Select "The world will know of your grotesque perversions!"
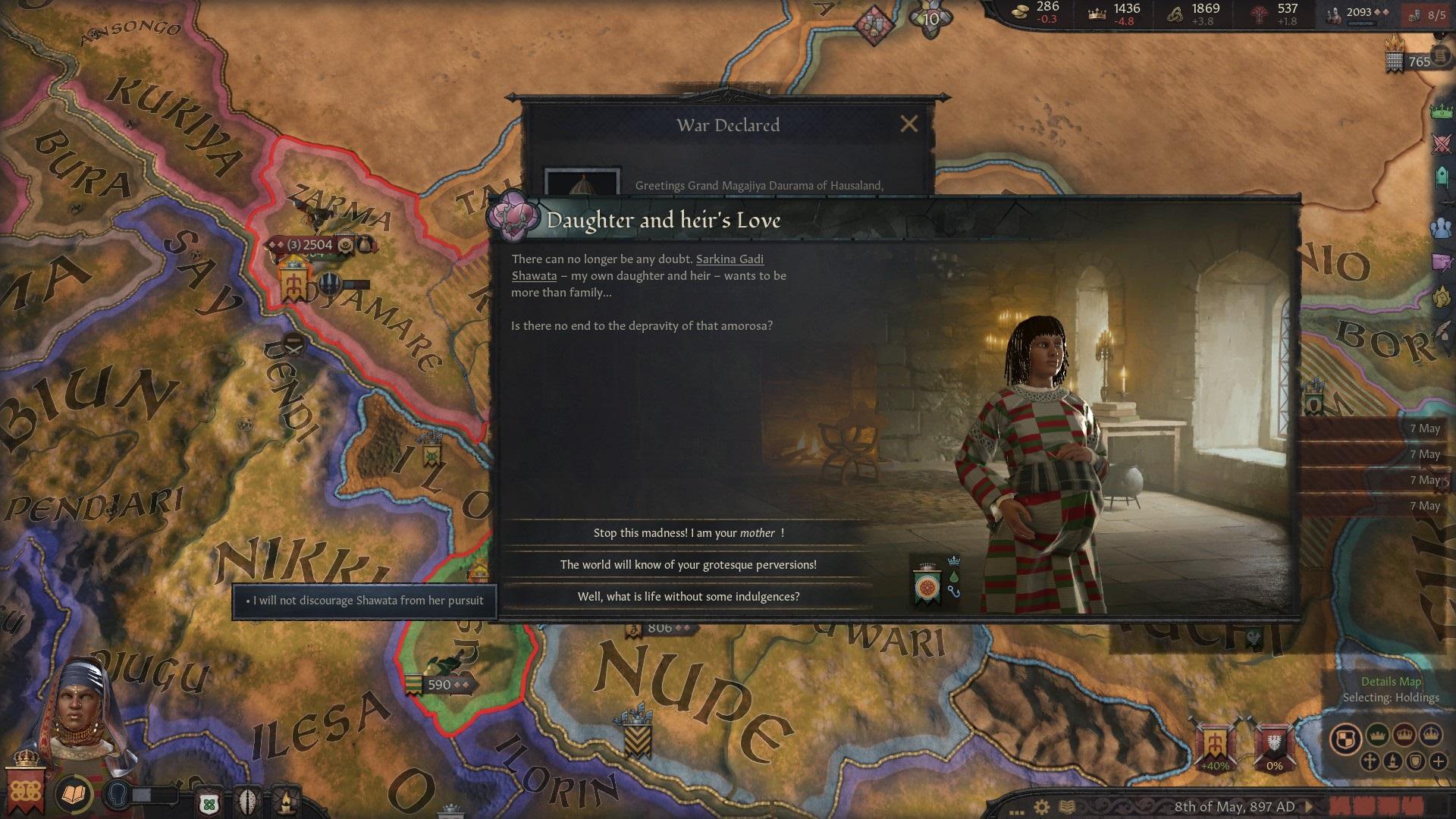The height and width of the screenshot is (819, 1456). point(688,565)
